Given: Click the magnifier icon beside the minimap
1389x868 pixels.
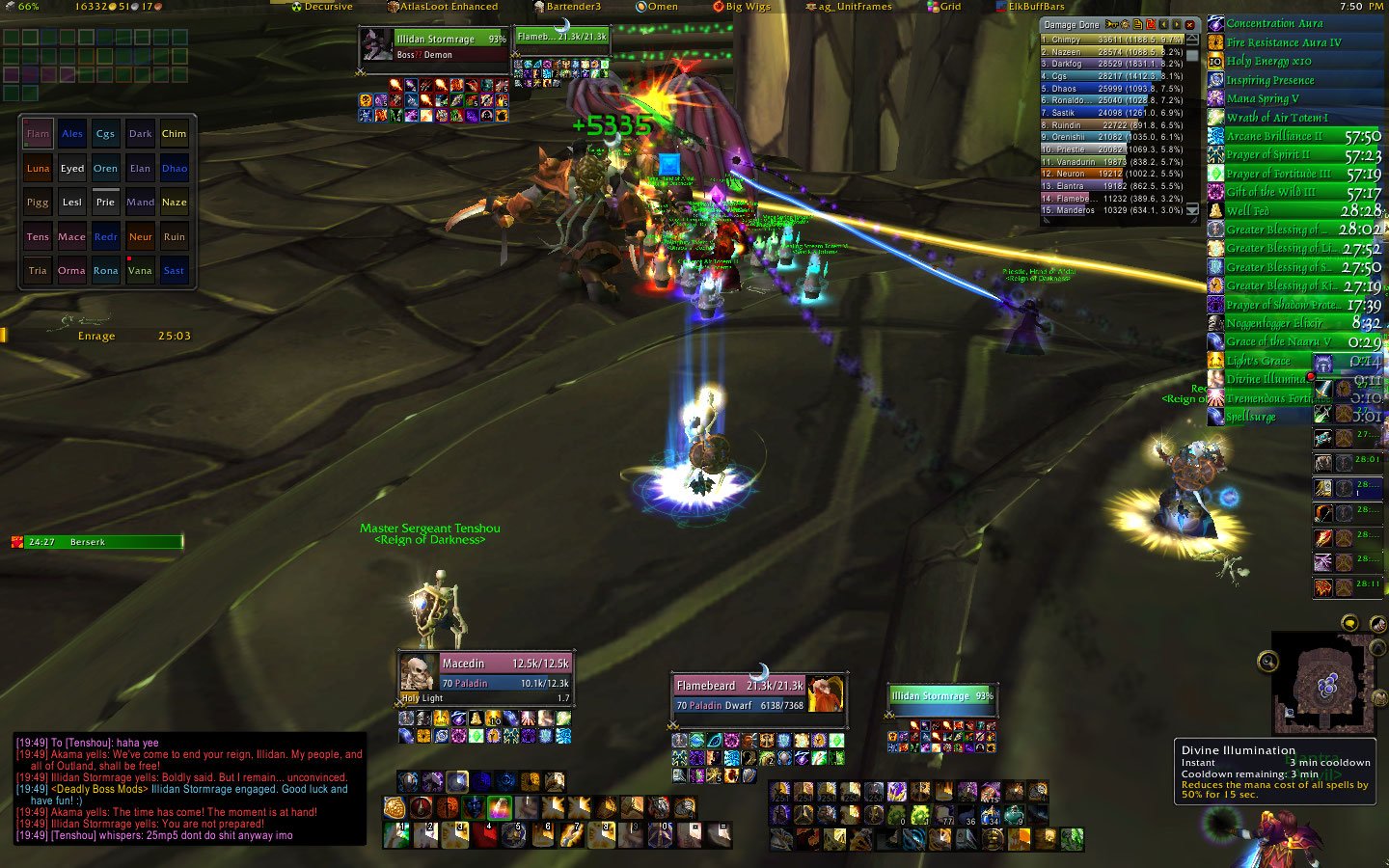Looking at the screenshot, I should (1266, 662).
